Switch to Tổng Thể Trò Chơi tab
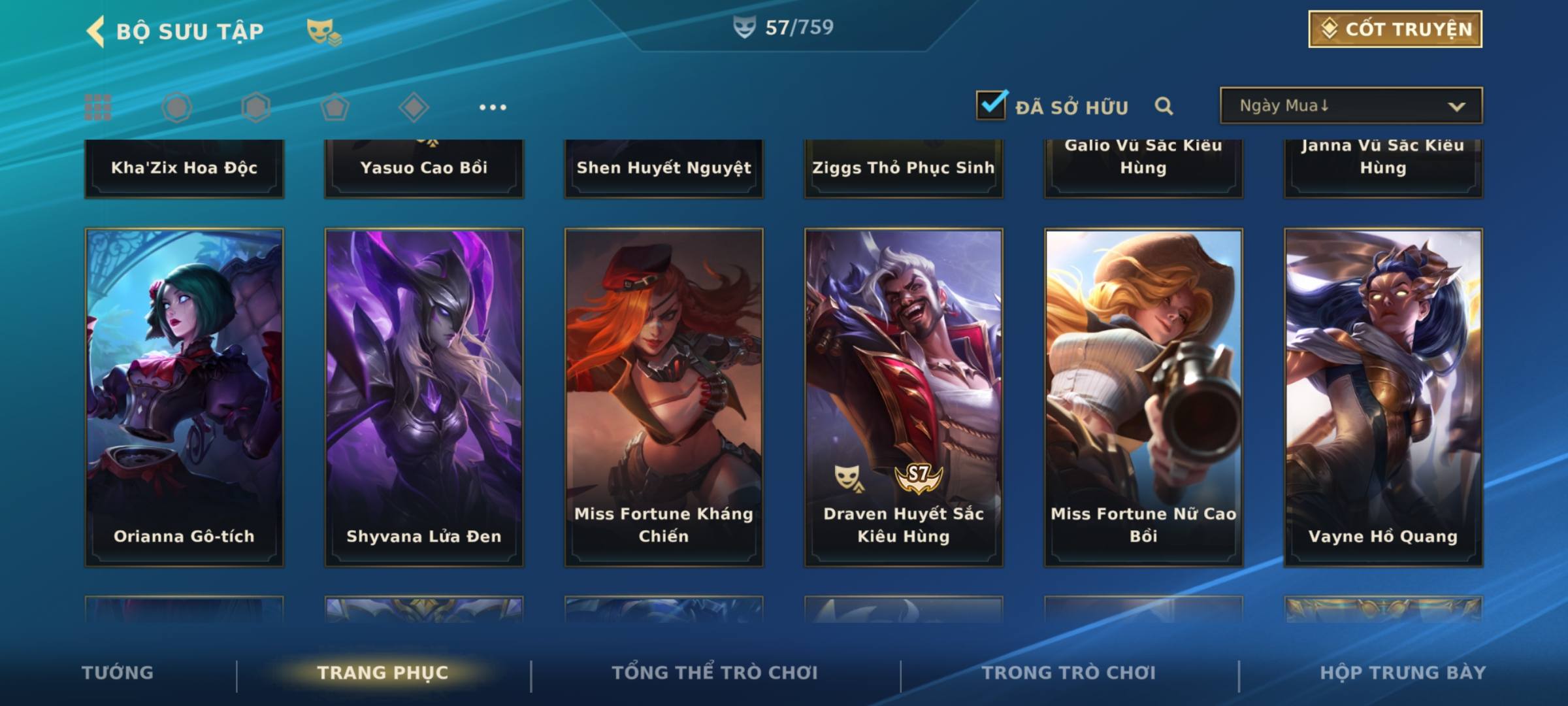Viewport: 1568px width, 706px height. point(715,673)
